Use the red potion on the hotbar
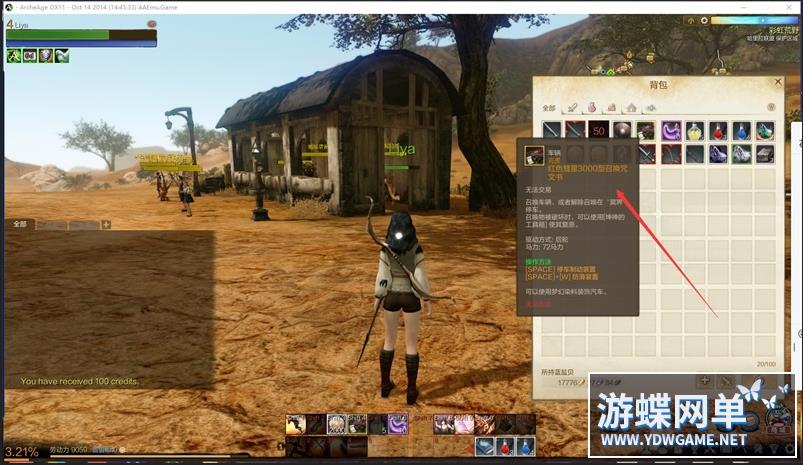The image size is (803, 465). 506,446
